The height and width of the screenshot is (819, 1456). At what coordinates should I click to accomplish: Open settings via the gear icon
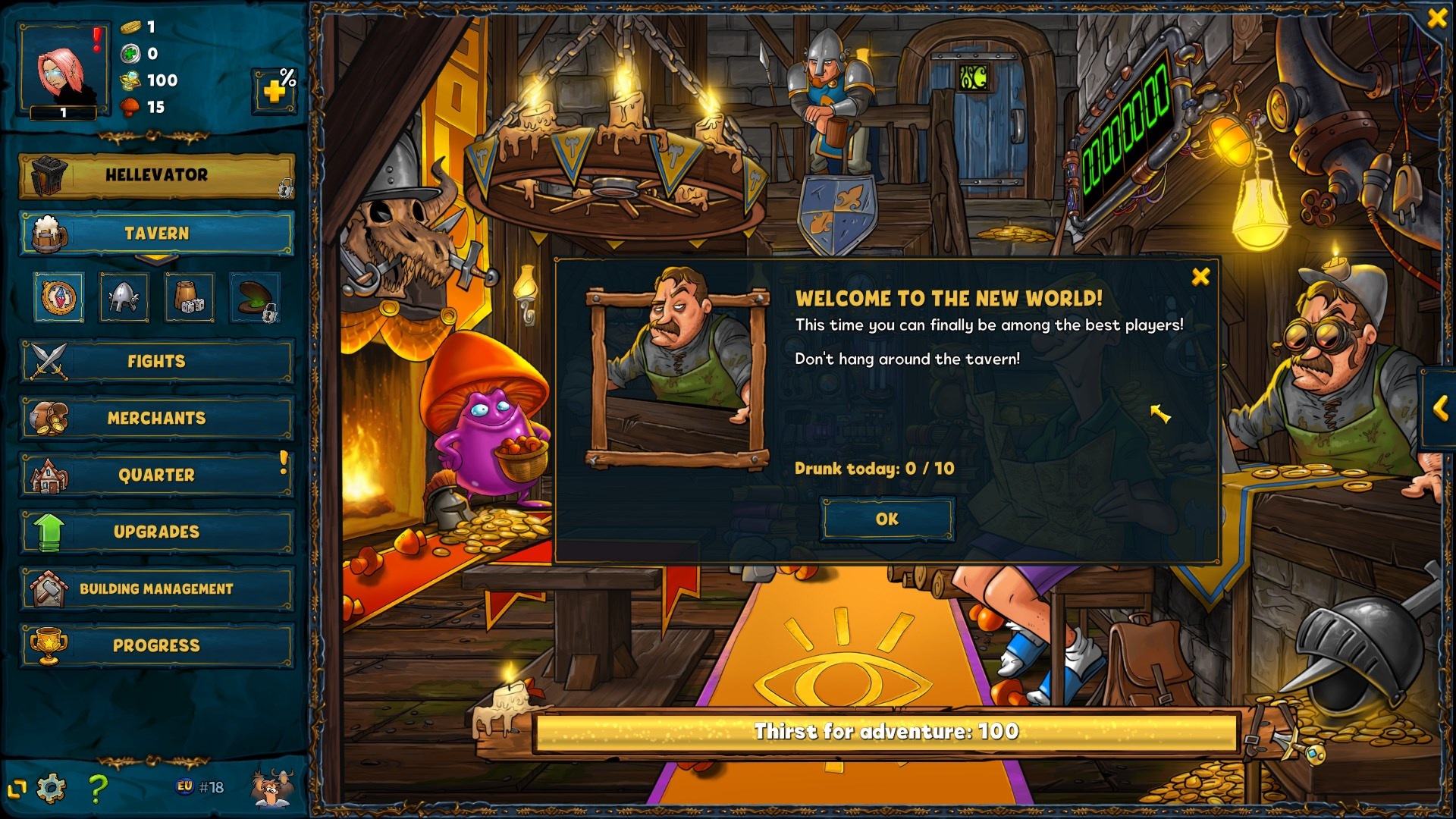pos(52,789)
